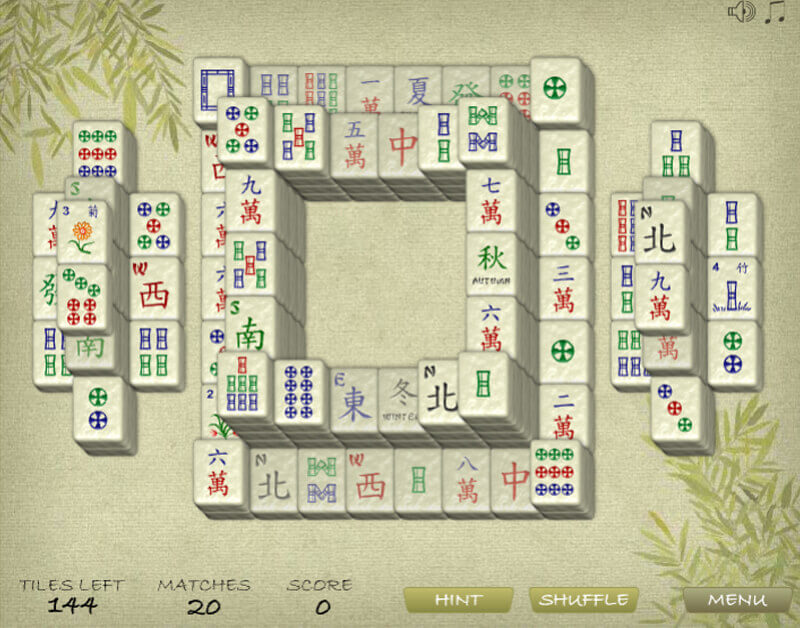Shuffle the remaining tiles
This screenshot has width=800, height=628.
pos(583,600)
